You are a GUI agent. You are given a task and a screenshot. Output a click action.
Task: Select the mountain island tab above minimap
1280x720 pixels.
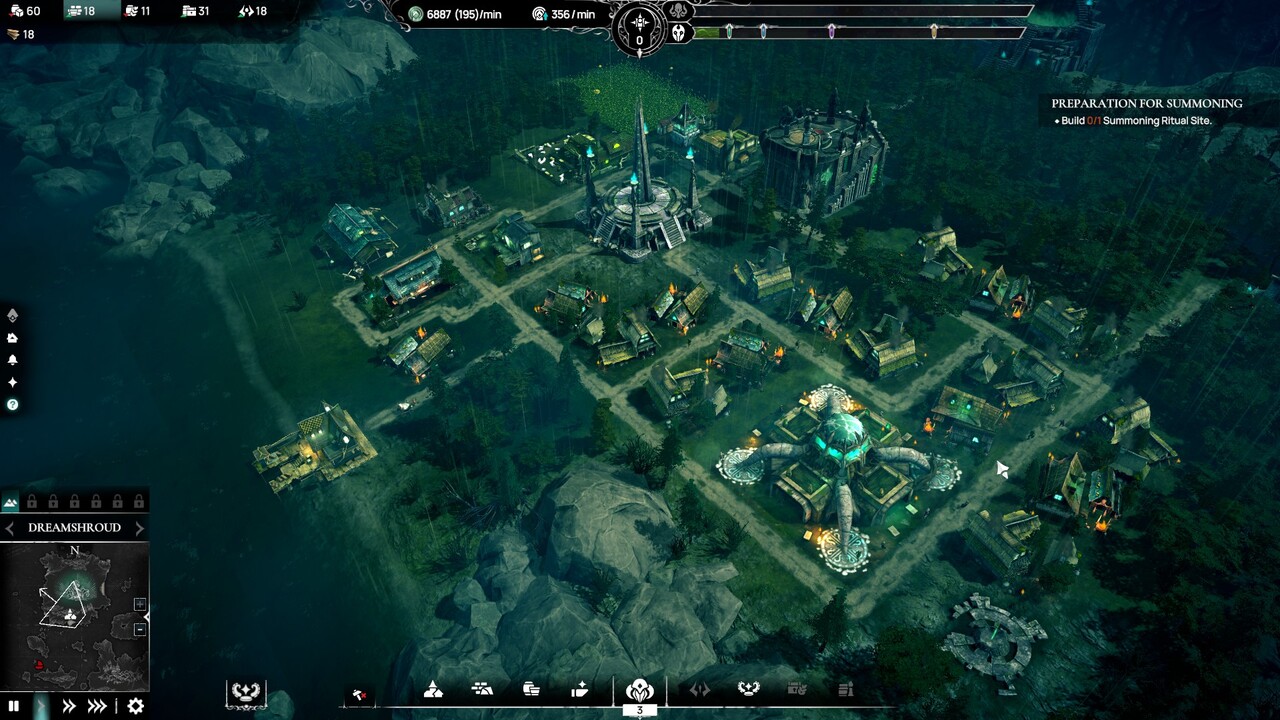click(11, 502)
